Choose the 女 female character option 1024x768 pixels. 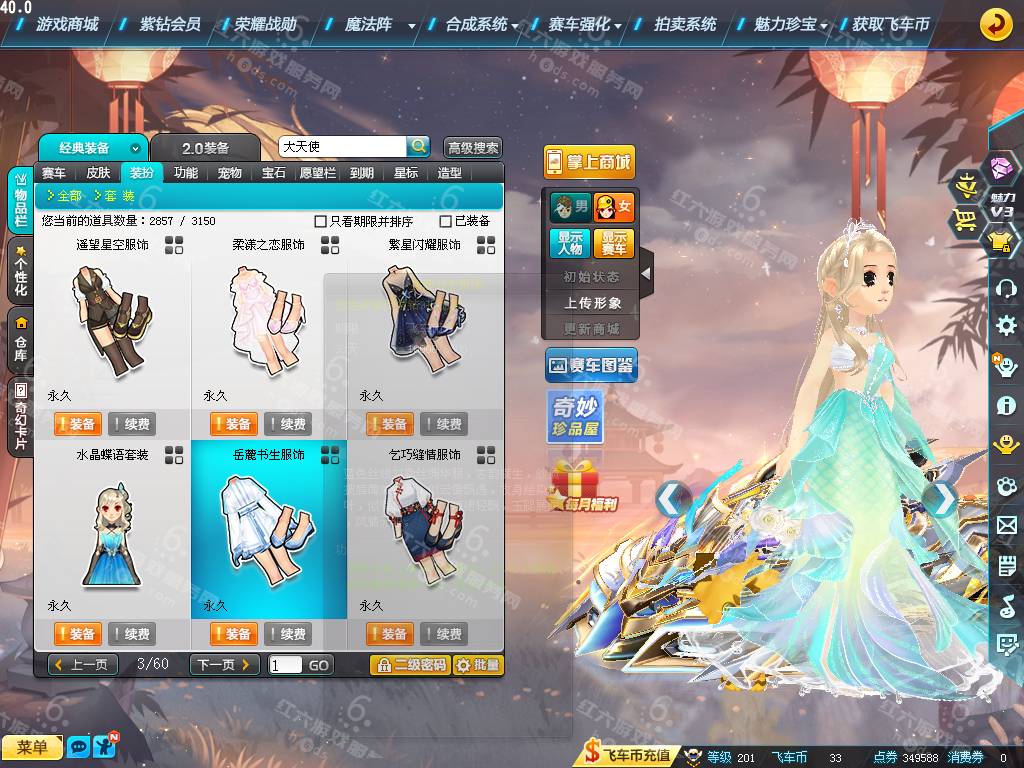pos(614,208)
